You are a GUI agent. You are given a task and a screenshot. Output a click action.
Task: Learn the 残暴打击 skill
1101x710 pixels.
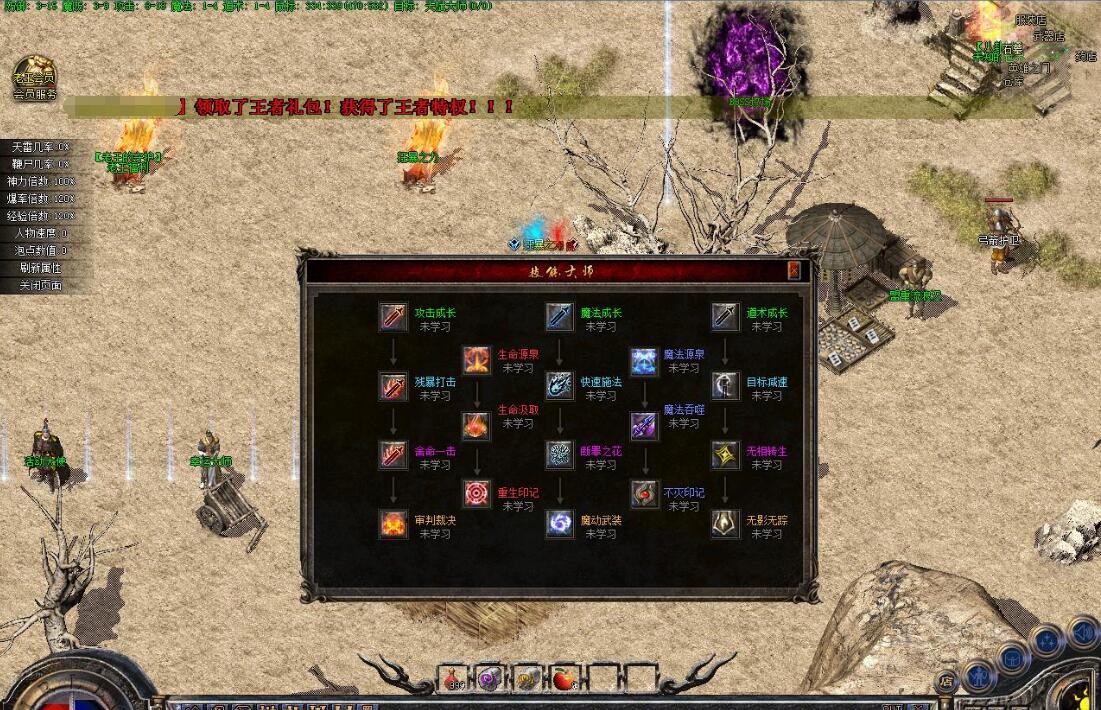(x=393, y=386)
